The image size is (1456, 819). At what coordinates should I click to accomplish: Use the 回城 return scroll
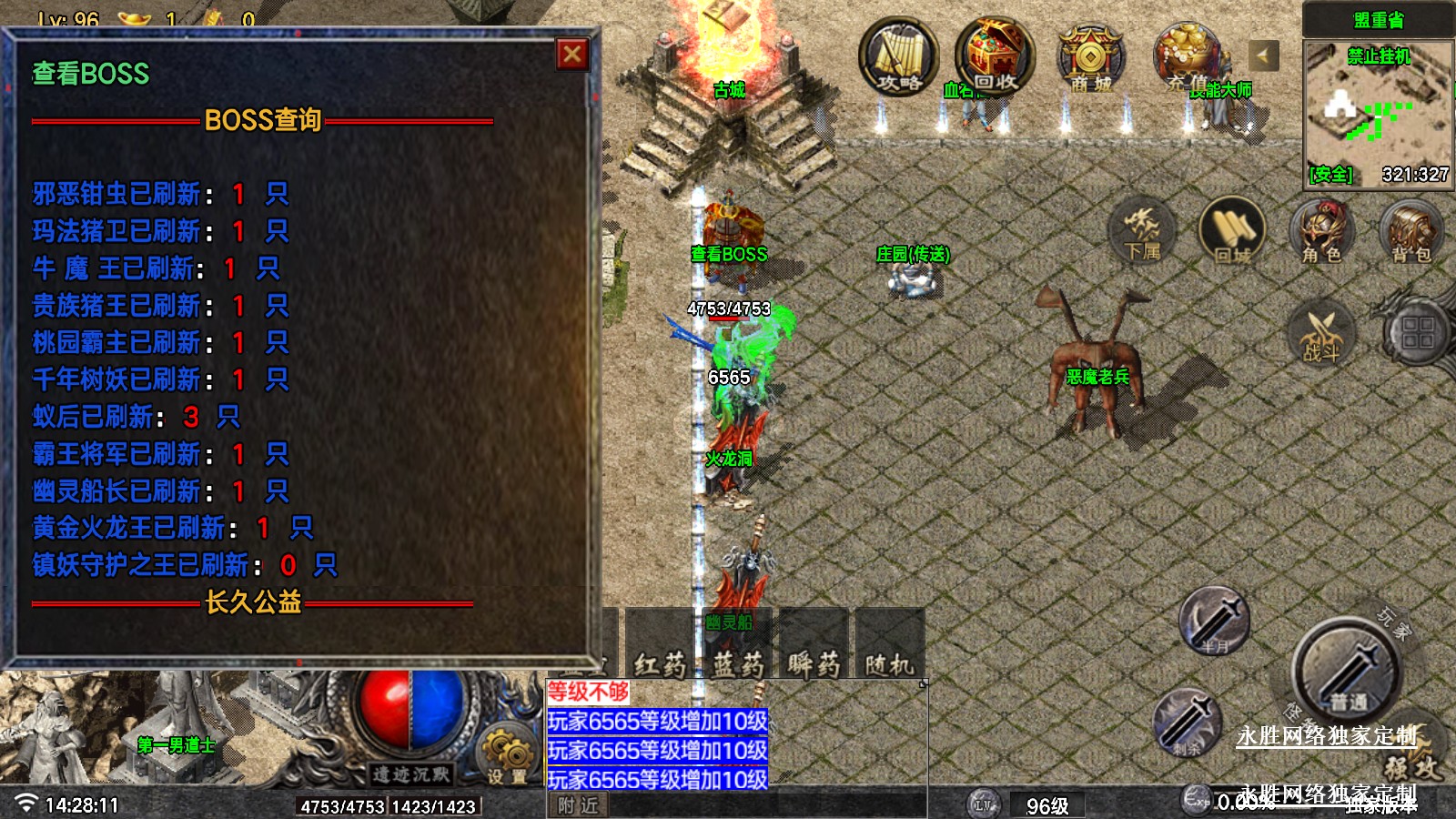tap(1233, 230)
